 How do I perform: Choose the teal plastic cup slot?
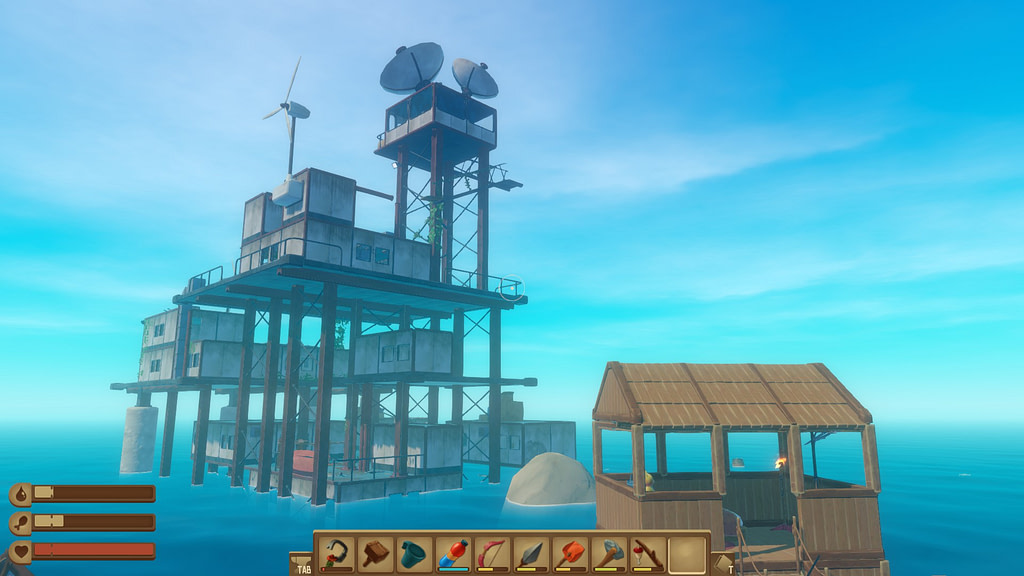click(414, 553)
